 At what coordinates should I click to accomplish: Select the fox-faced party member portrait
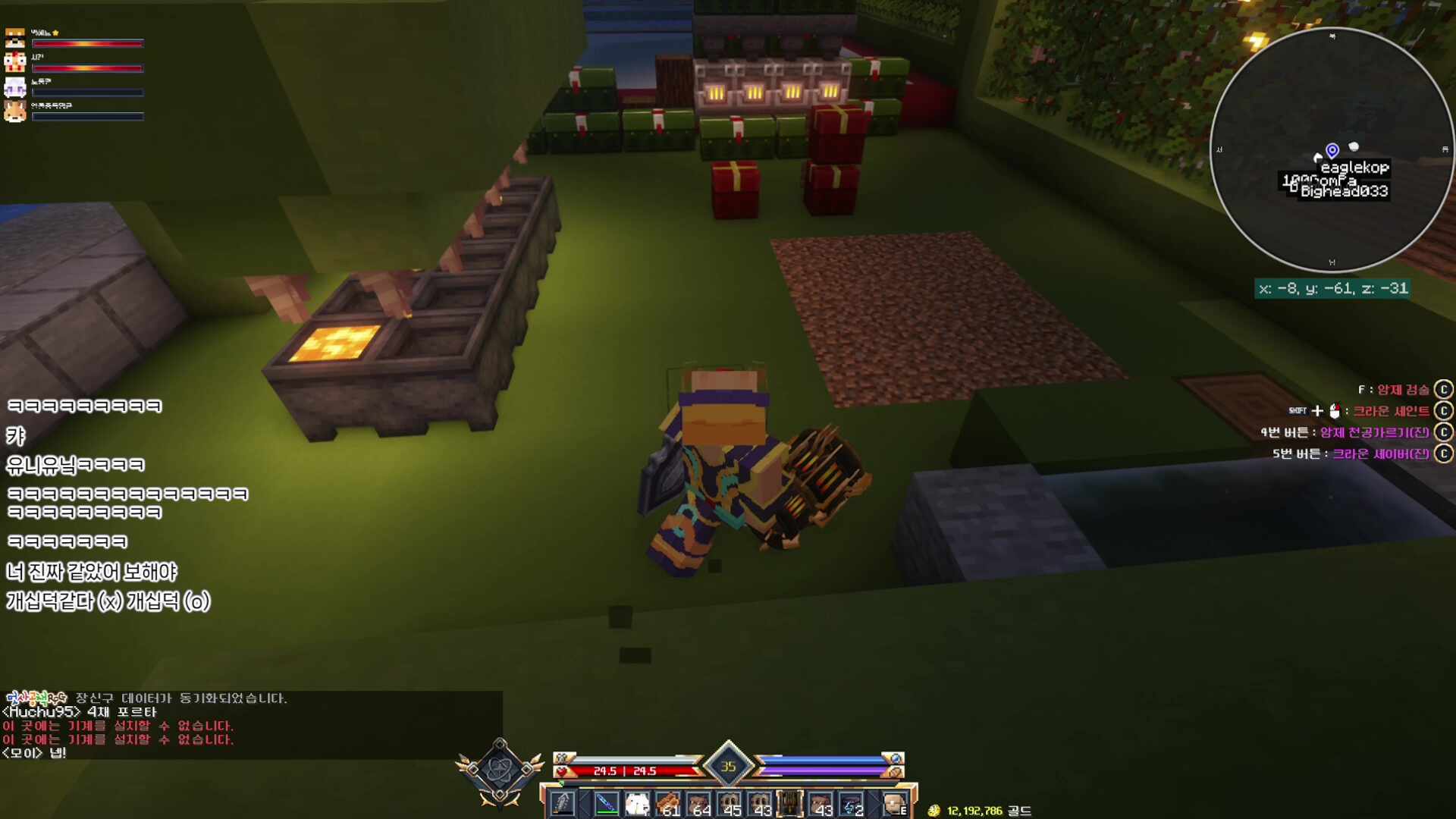click(15, 111)
